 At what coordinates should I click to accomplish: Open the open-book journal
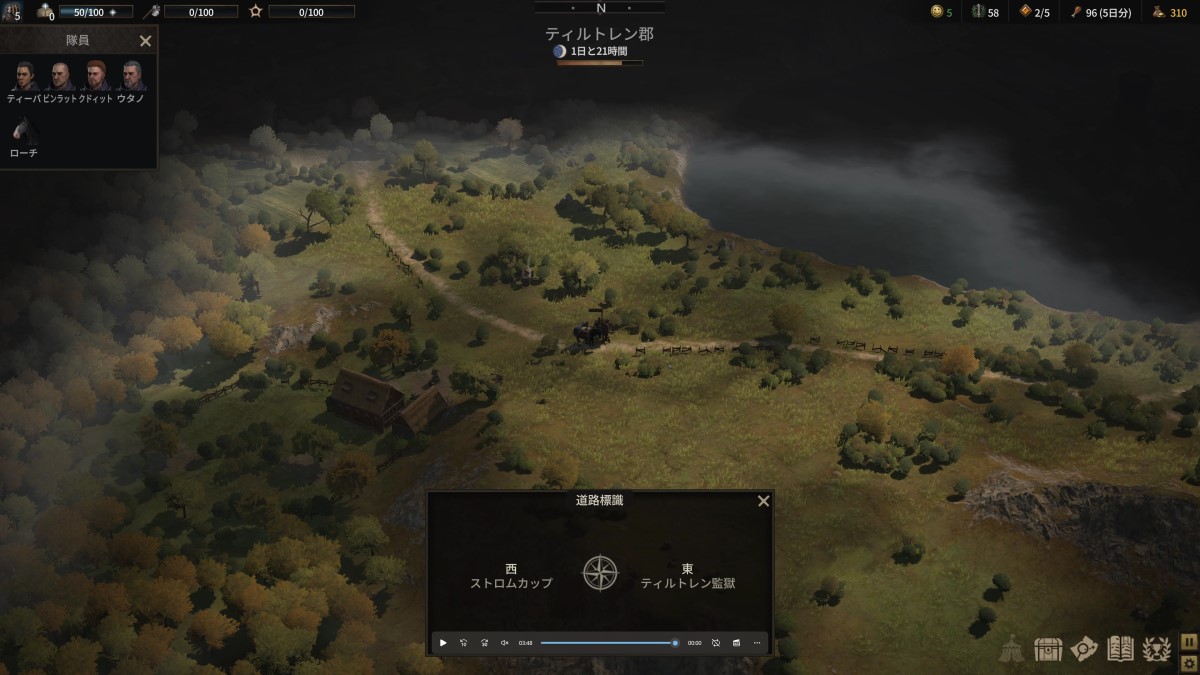point(1120,649)
